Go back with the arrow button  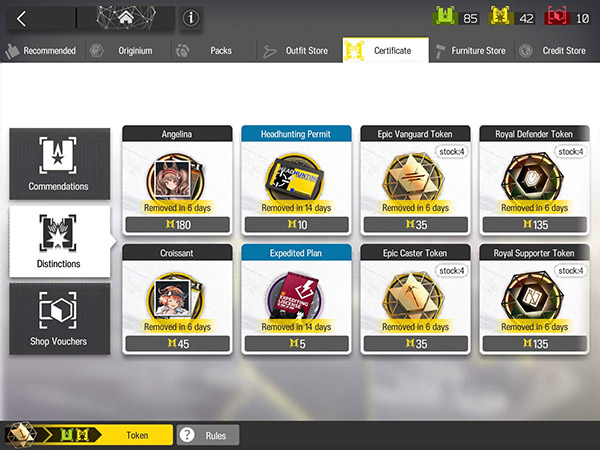(22, 18)
